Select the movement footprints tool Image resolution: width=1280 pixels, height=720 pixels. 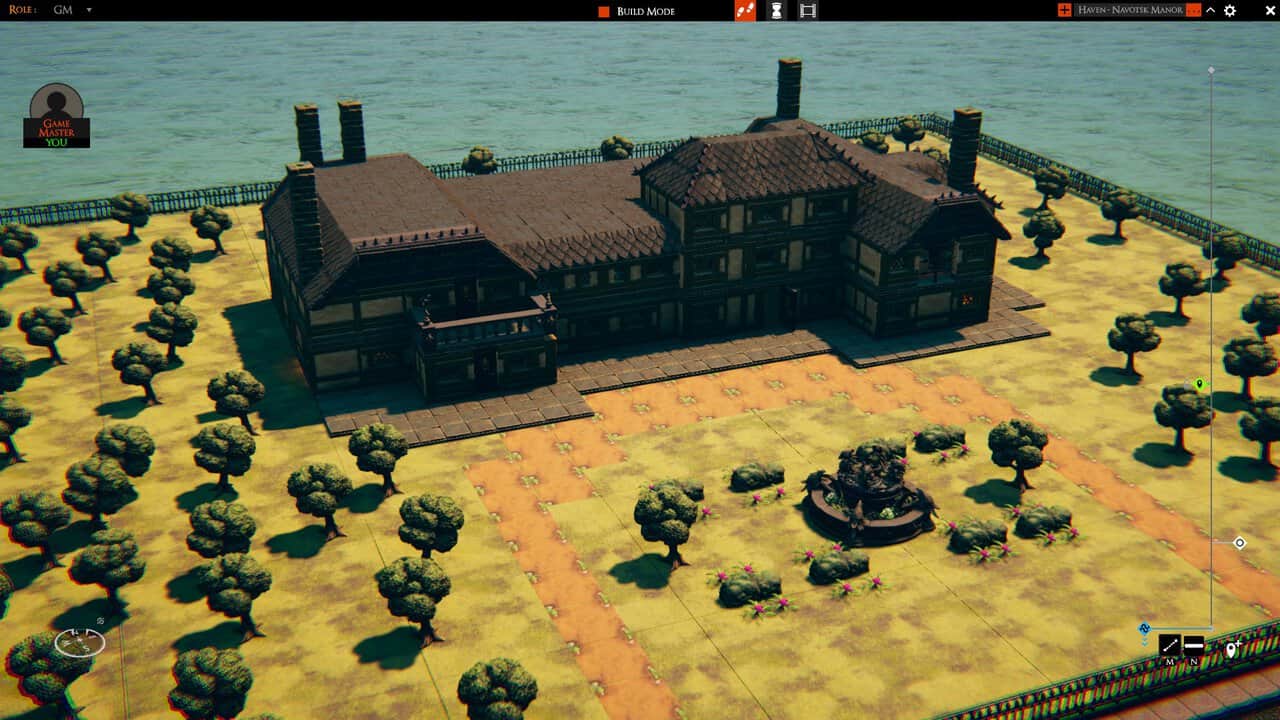click(x=745, y=10)
